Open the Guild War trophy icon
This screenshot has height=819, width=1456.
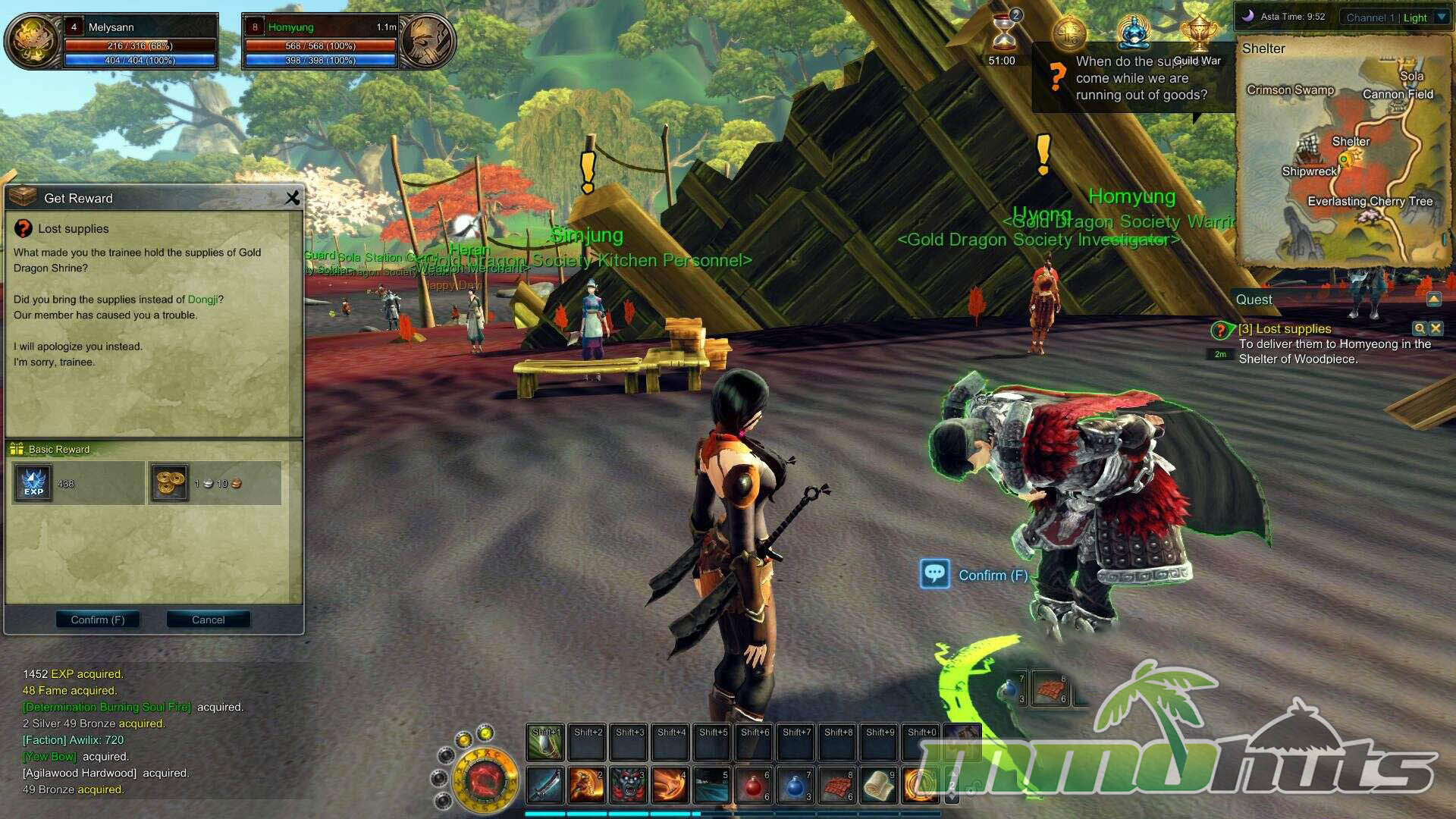click(1198, 35)
